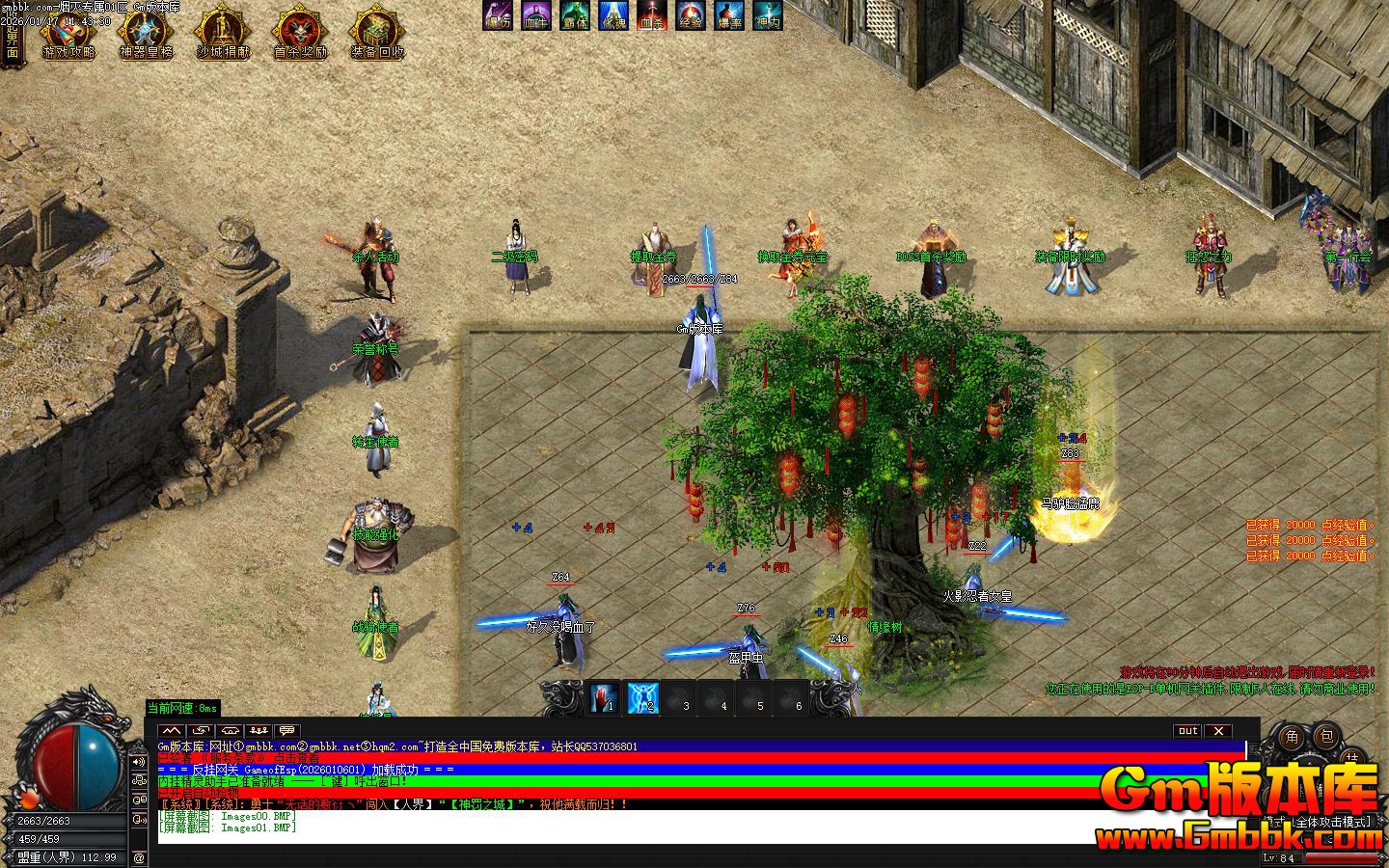This screenshot has height=868, width=1389.
Task: Open the character panel via 角 button
Action: pyautogui.click(x=1292, y=738)
